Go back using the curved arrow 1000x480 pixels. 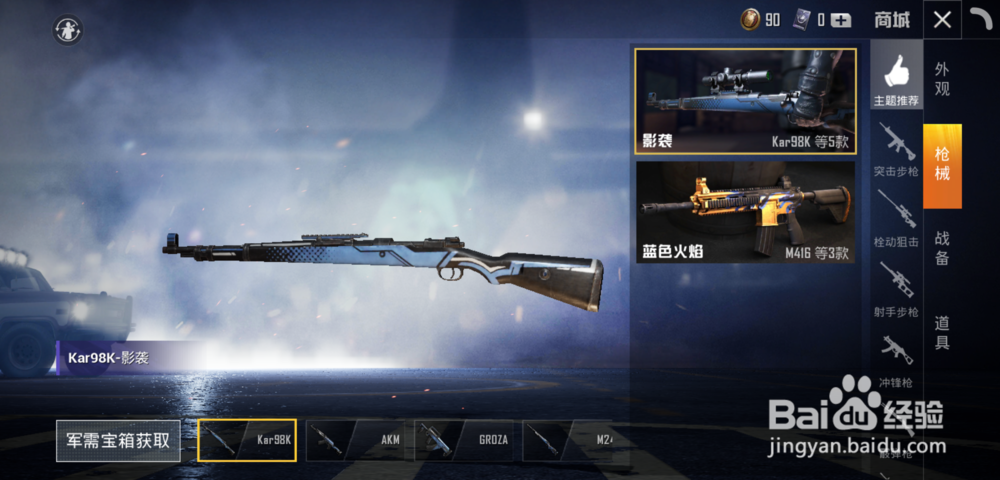pyautogui.click(x=981, y=19)
